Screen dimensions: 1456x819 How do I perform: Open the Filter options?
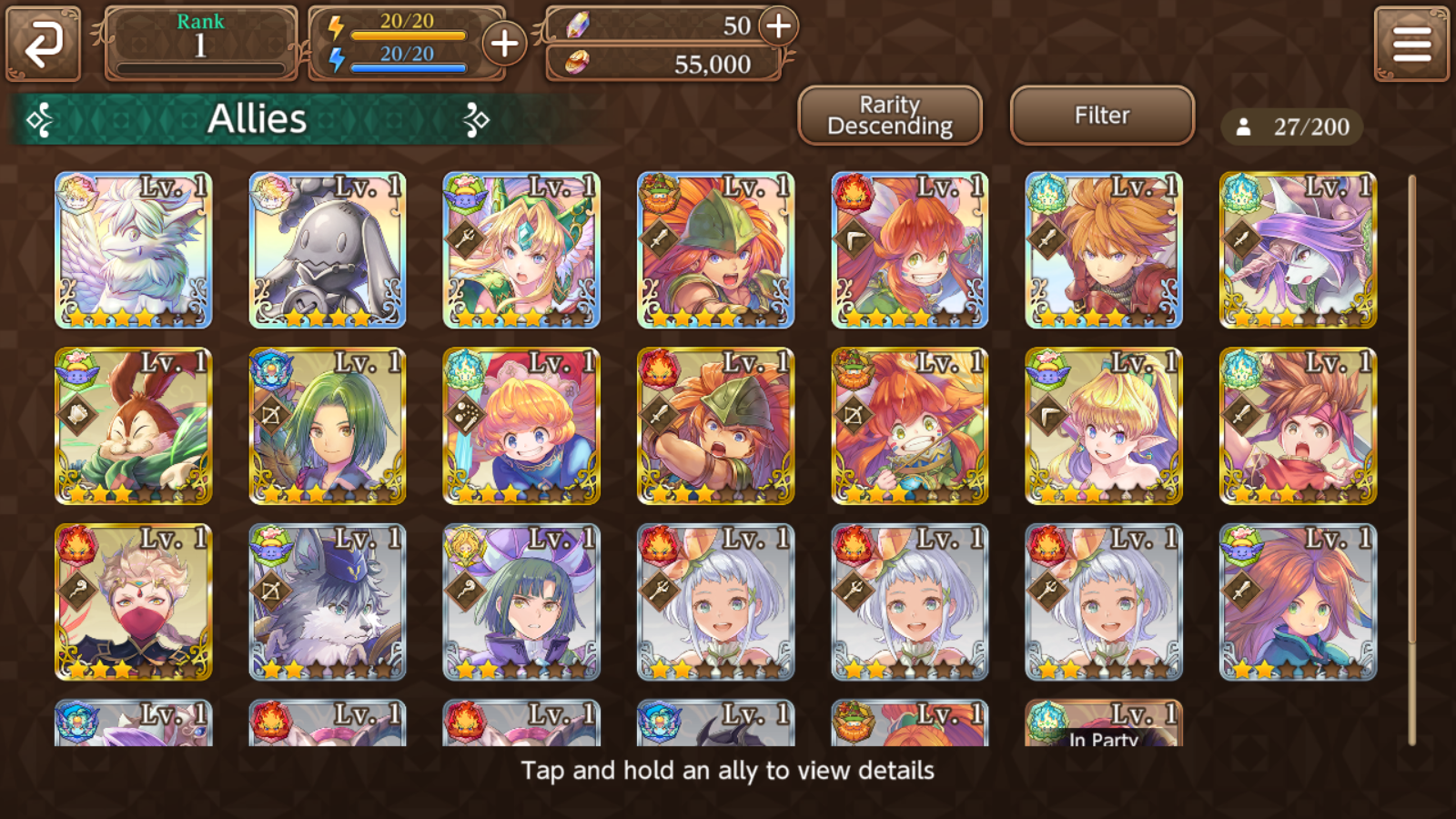pyautogui.click(x=1101, y=115)
